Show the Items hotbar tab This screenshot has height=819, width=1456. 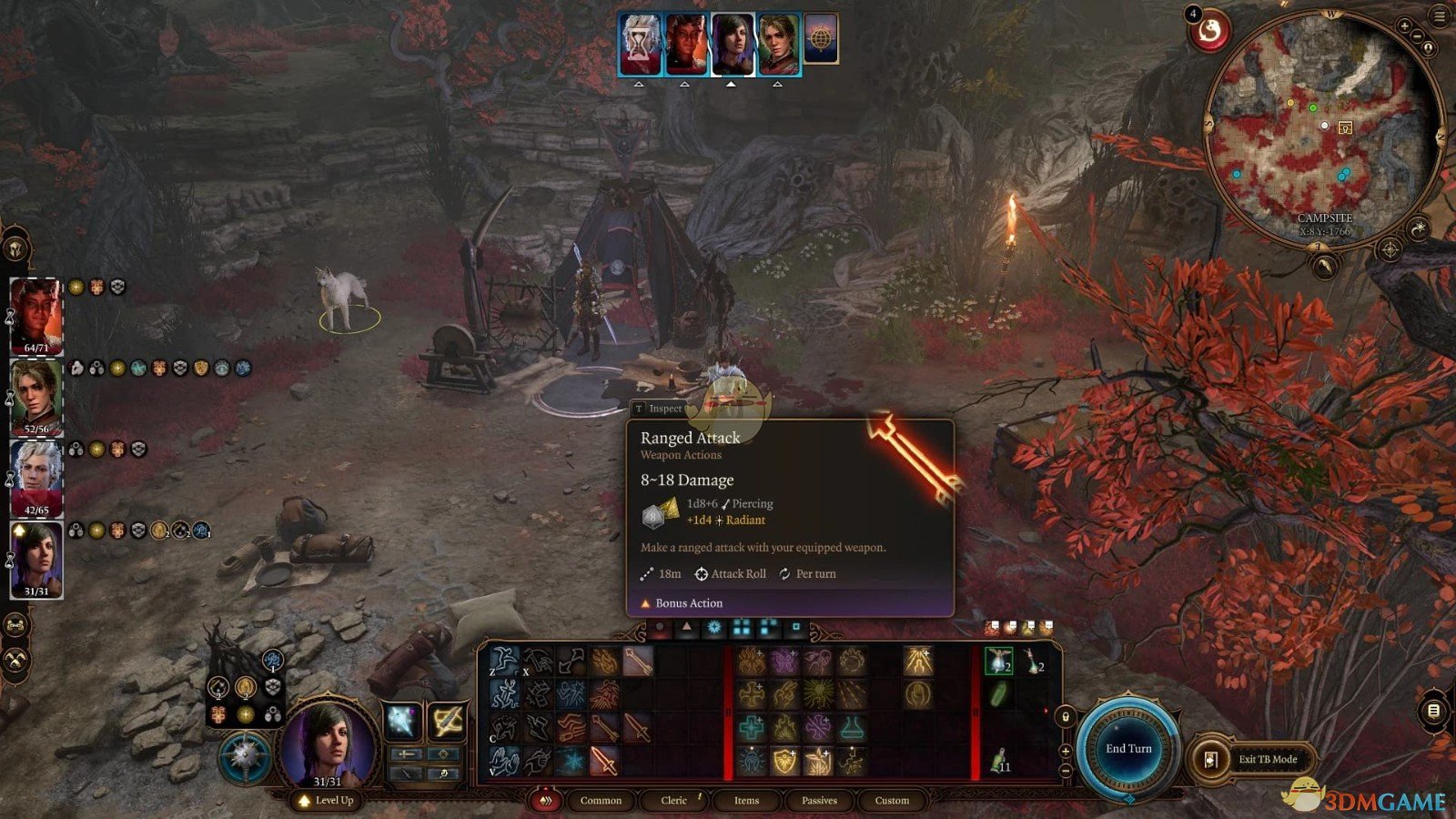tap(746, 801)
